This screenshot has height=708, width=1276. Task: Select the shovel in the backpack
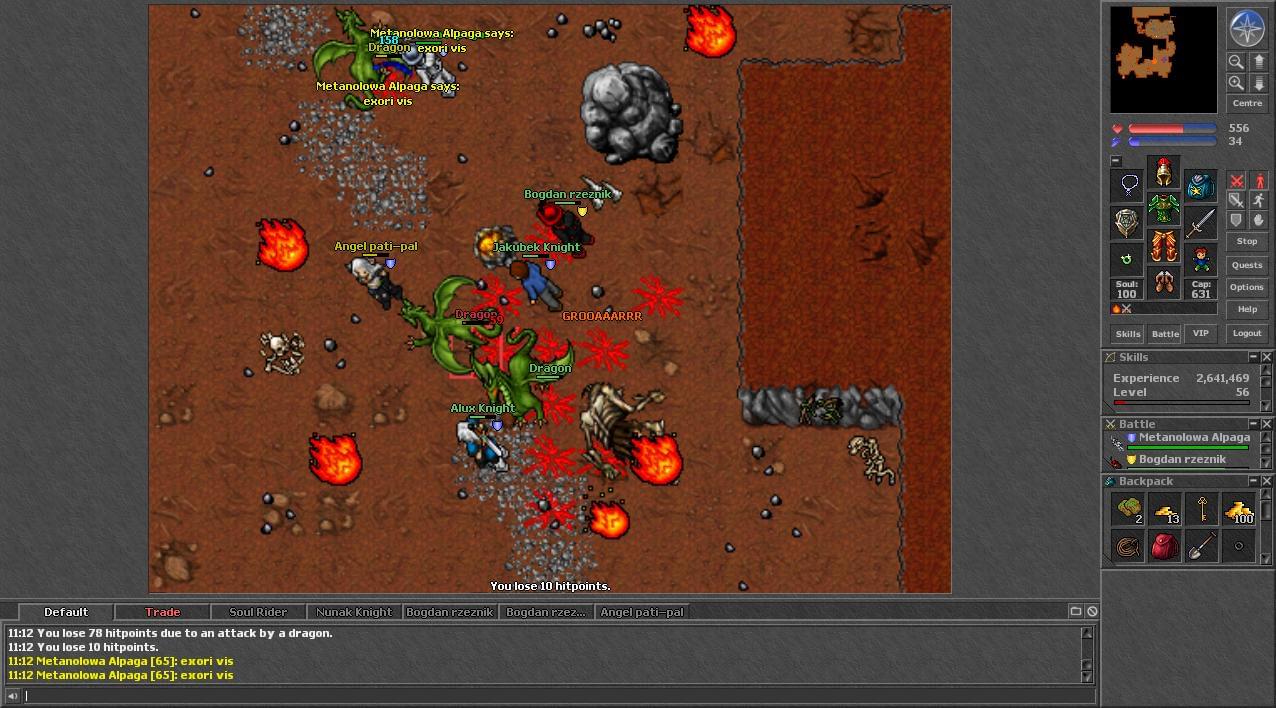click(x=1201, y=546)
